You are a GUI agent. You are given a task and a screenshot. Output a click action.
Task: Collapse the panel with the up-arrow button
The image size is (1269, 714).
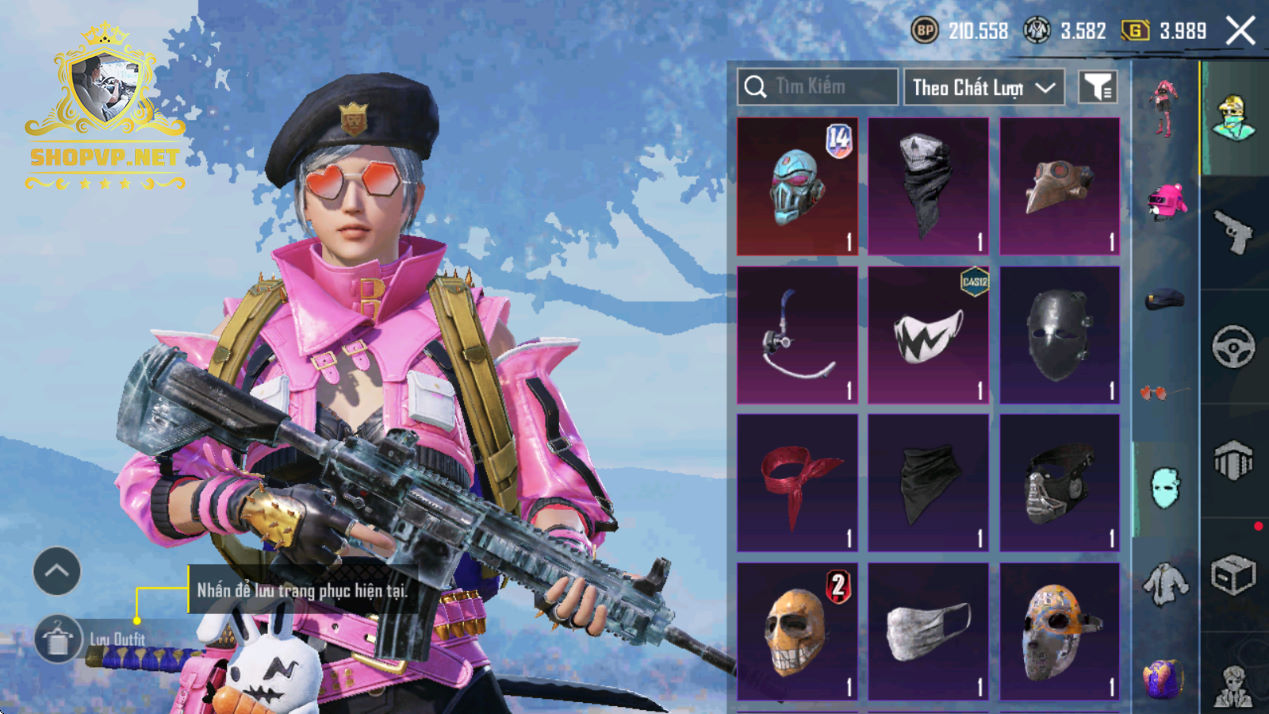point(57,571)
